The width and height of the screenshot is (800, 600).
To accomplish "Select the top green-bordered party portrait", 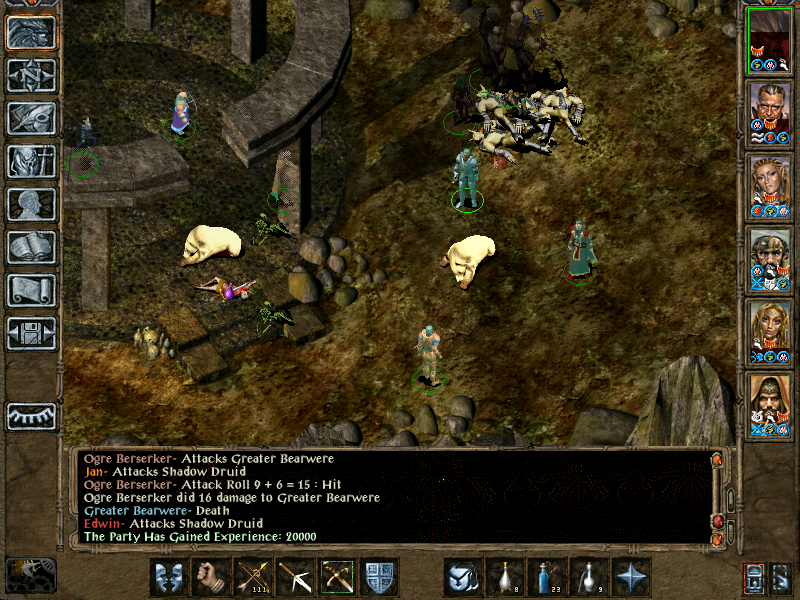I will coord(770,39).
